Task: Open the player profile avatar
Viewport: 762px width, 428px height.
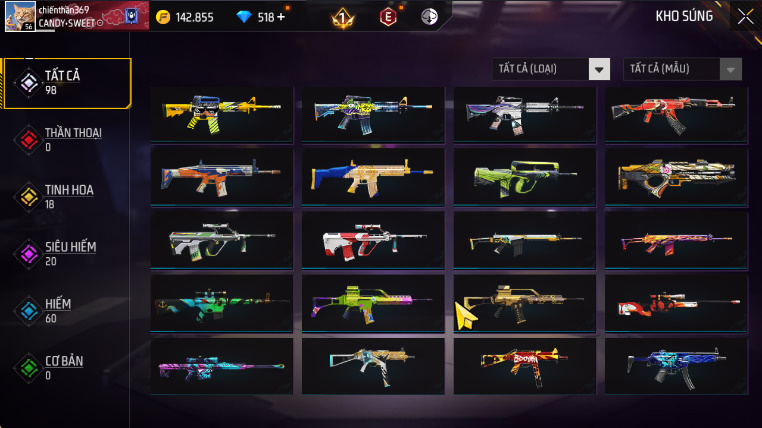Action: pyautogui.click(x=19, y=16)
